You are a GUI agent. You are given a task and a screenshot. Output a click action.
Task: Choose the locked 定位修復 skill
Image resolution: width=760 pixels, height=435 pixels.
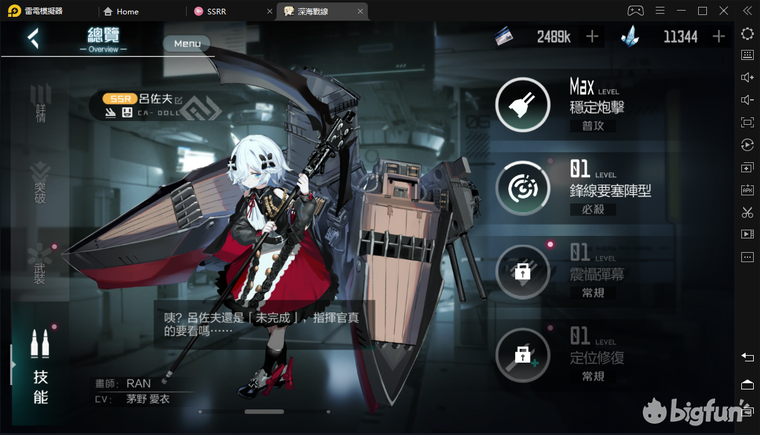[x=521, y=353]
